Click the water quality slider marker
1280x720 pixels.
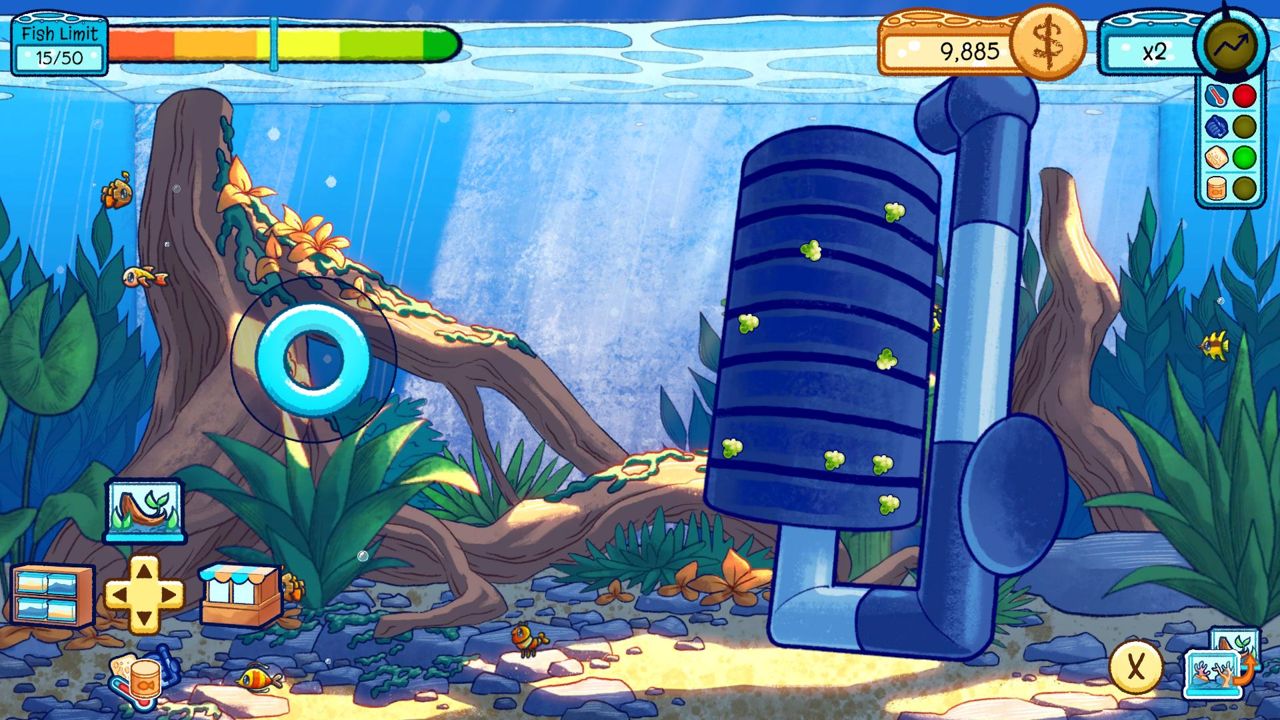[272, 43]
